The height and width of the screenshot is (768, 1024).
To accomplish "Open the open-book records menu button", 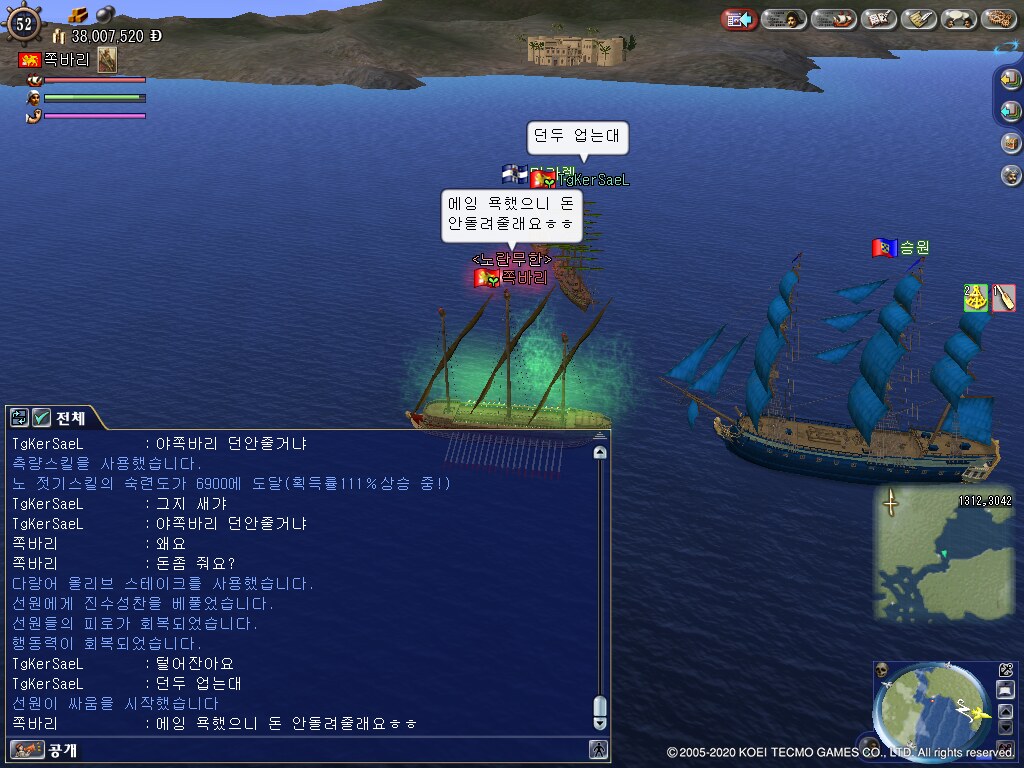I will pyautogui.click(x=878, y=19).
